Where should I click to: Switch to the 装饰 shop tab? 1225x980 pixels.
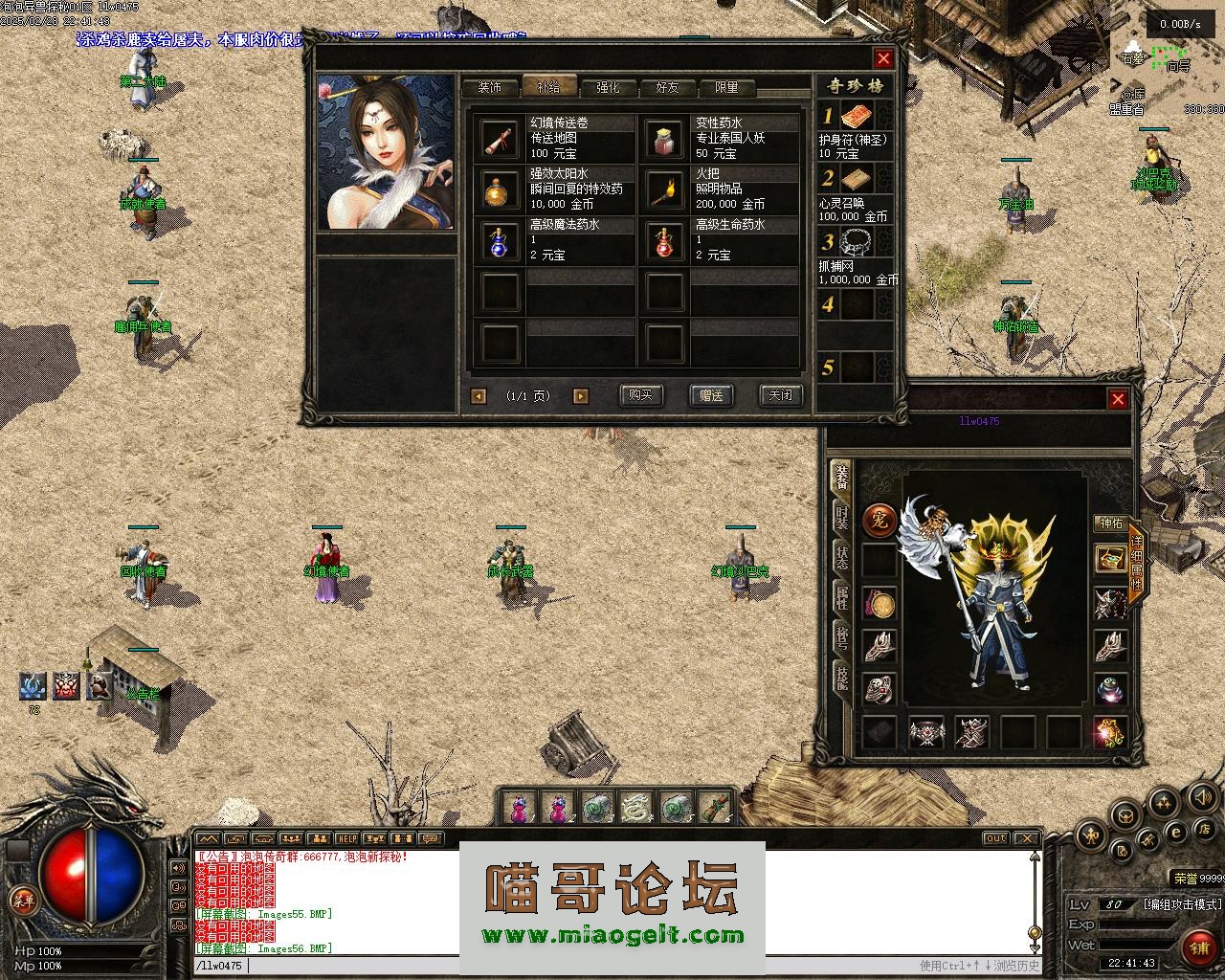pyautogui.click(x=489, y=87)
